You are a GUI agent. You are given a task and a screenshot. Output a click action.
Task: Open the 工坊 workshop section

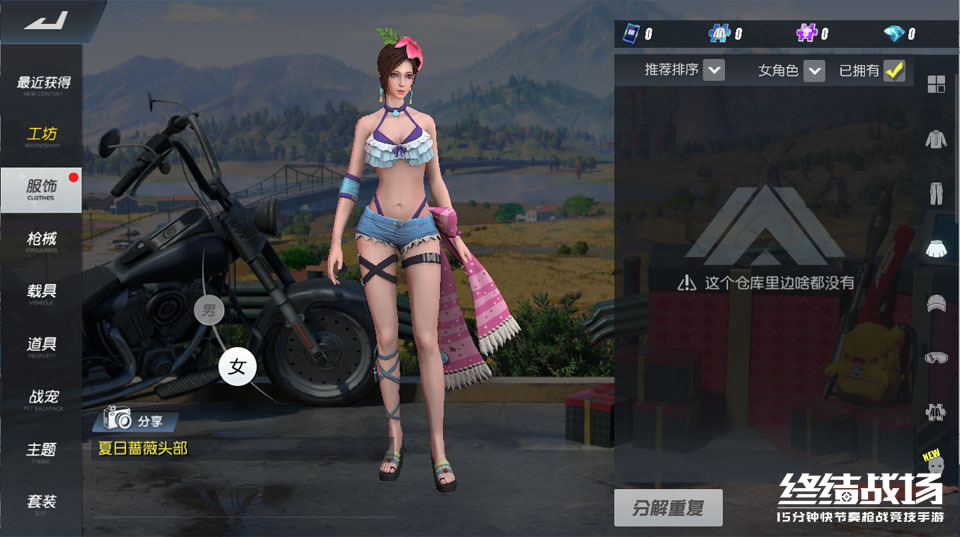click(42, 137)
